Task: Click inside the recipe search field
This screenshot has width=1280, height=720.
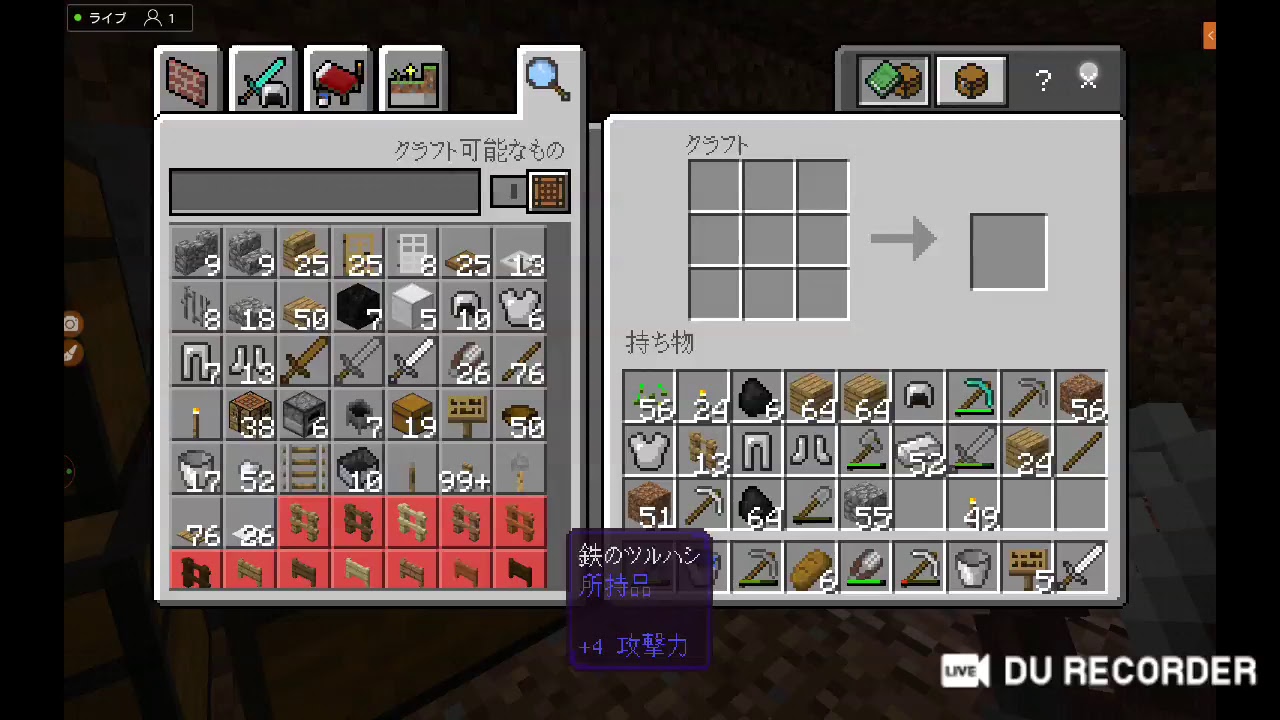Action: pyautogui.click(x=324, y=191)
